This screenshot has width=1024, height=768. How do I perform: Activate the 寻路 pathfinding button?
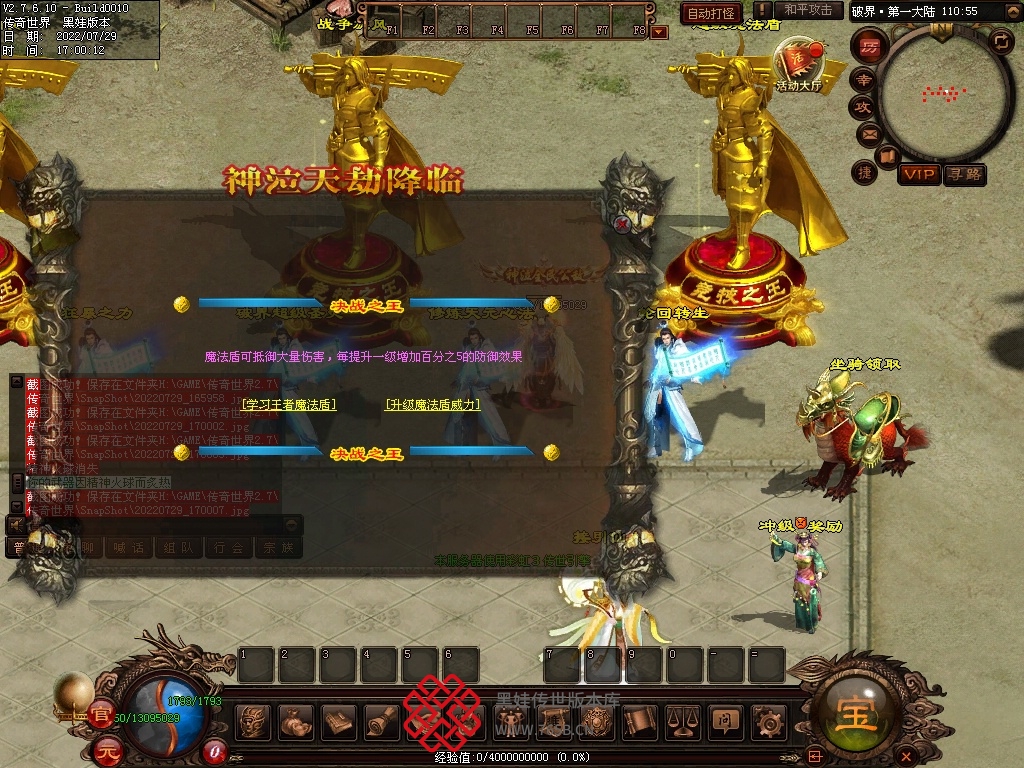pyautogui.click(x=965, y=174)
